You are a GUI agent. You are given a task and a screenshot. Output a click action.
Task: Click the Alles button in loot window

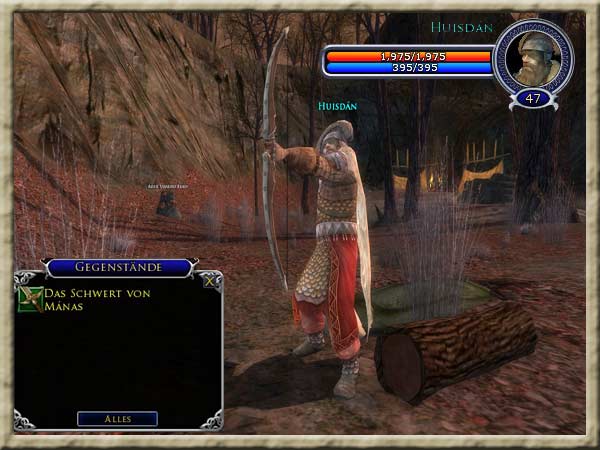117,418
